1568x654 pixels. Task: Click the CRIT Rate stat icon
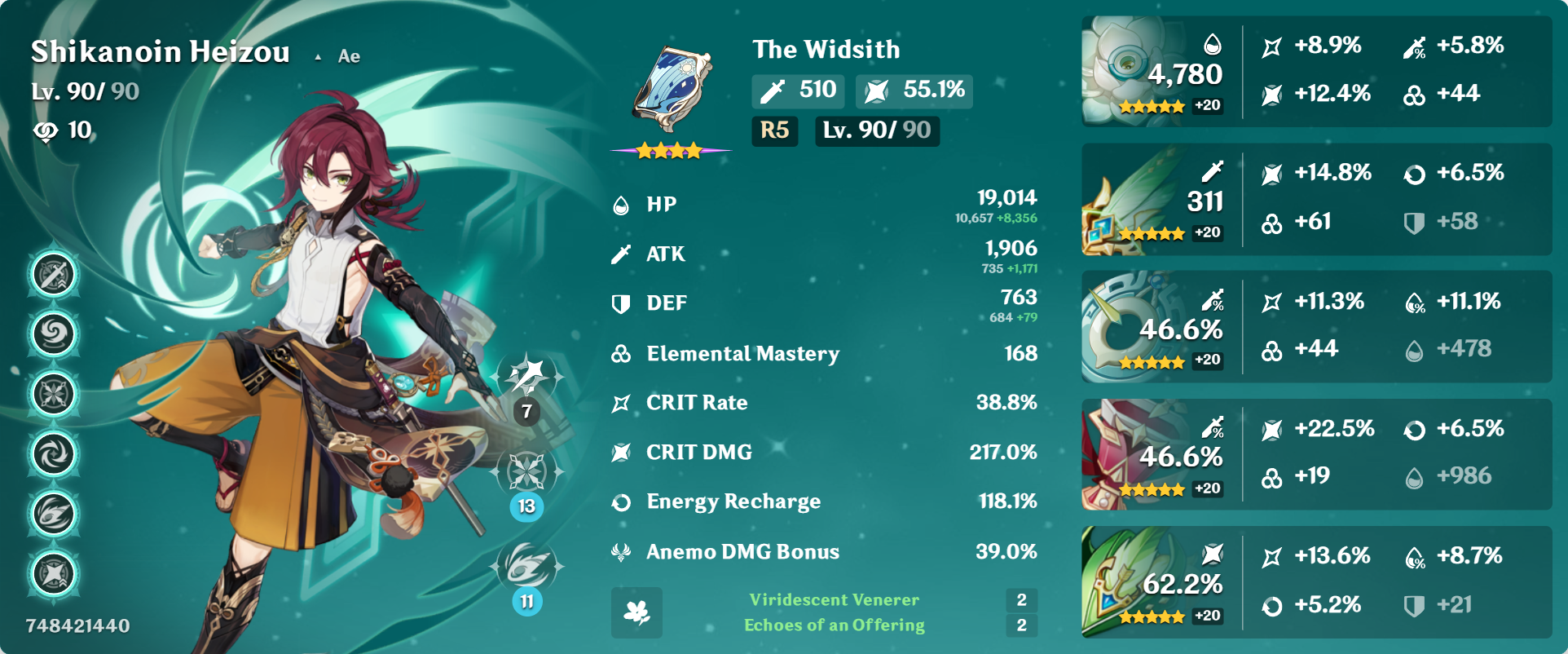click(x=622, y=402)
